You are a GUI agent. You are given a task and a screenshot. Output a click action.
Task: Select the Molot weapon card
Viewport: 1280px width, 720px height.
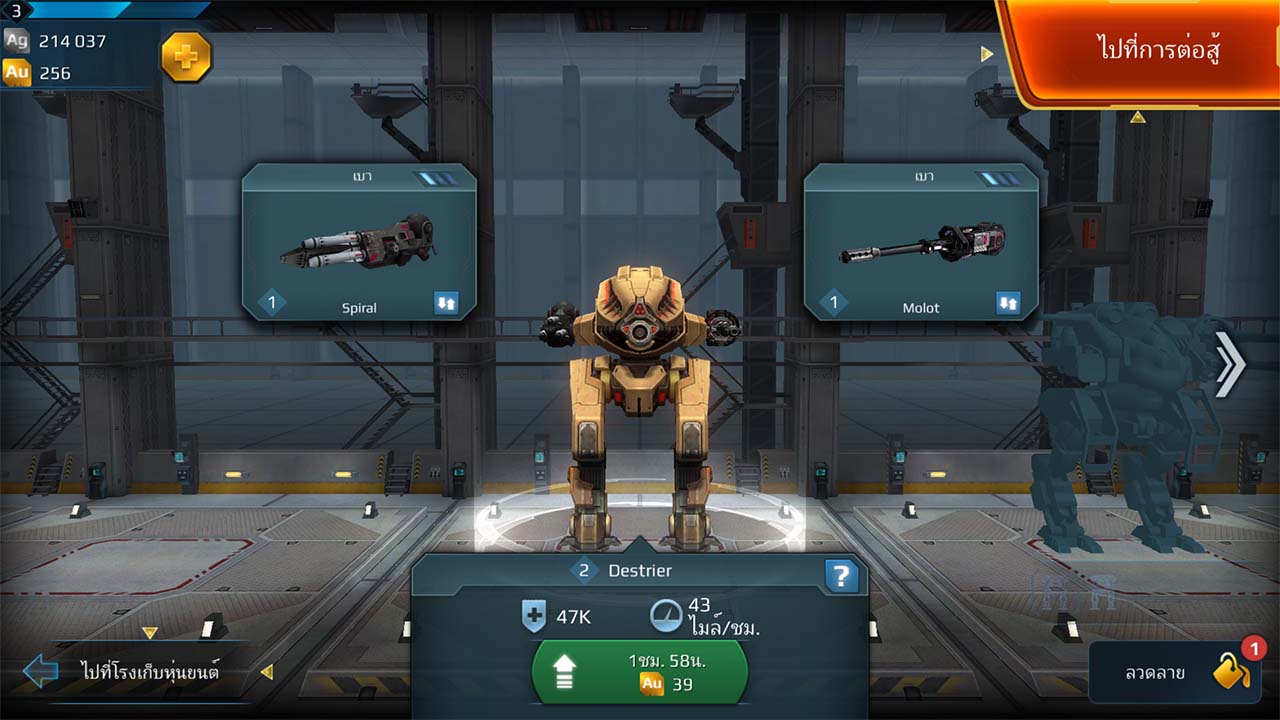(920, 242)
